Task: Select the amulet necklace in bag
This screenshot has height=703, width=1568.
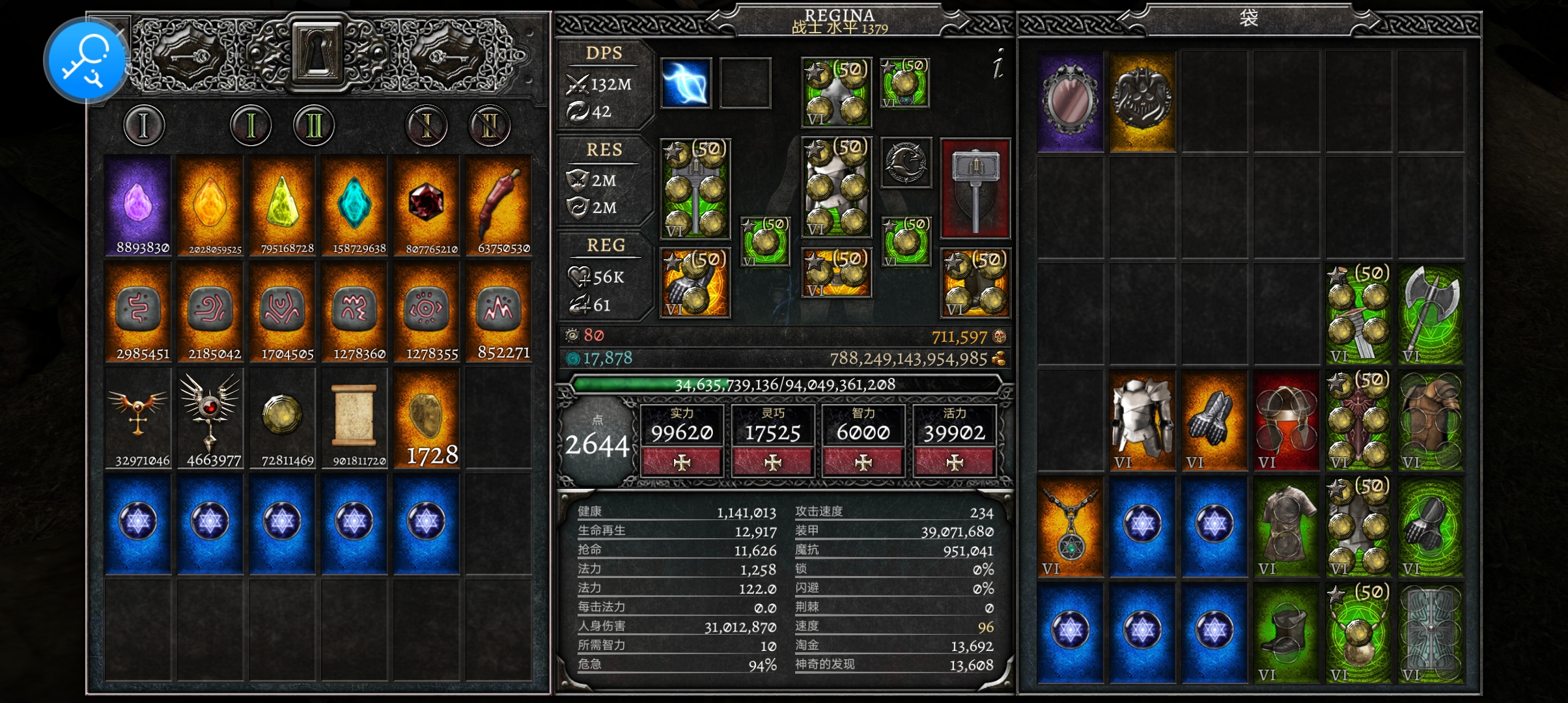Action: 1070,527
